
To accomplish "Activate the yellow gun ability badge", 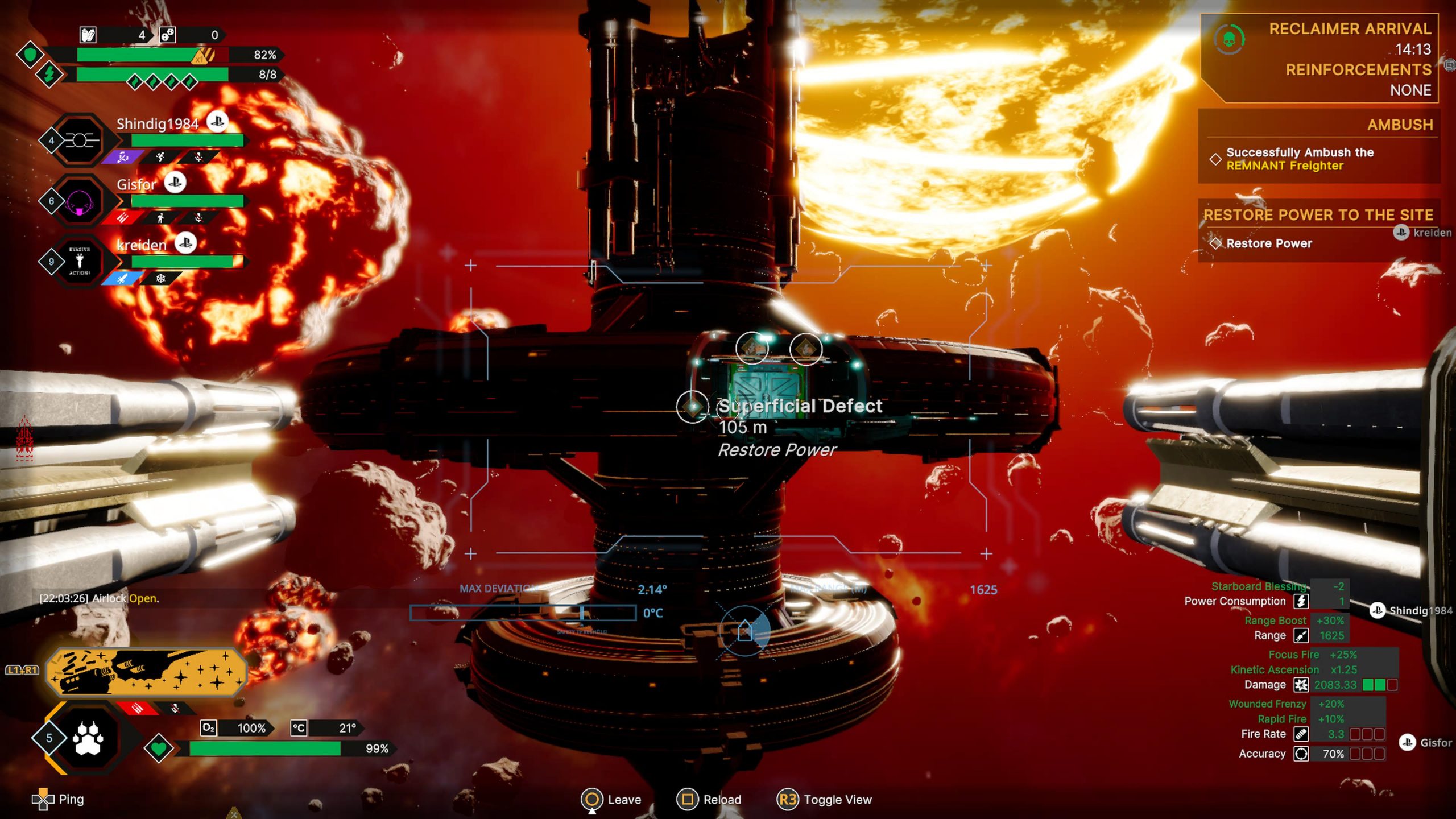I will tap(146, 672).
